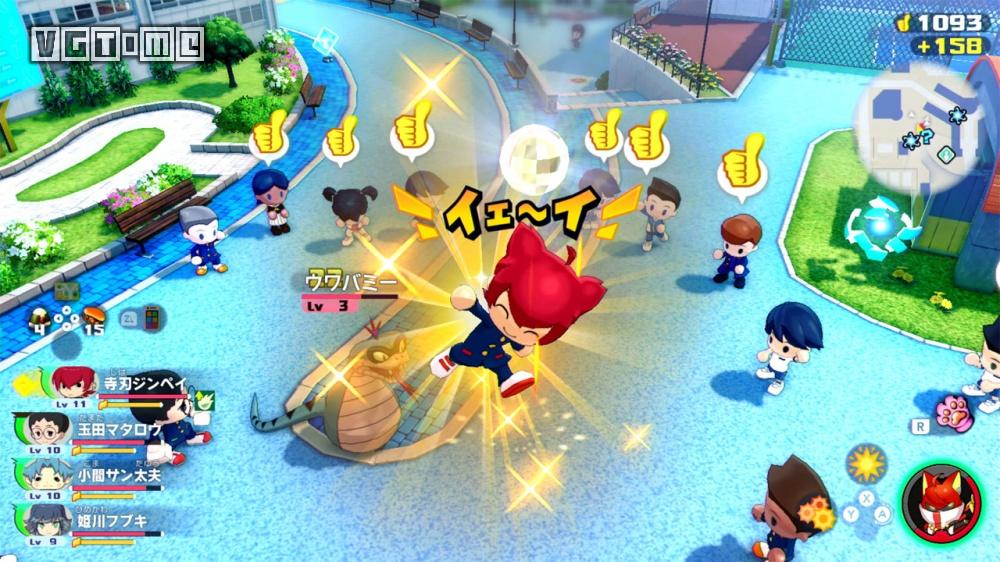Open the colorful phone app icon
This screenshot has height=562, width=1000.
click(x=154, y=319)
